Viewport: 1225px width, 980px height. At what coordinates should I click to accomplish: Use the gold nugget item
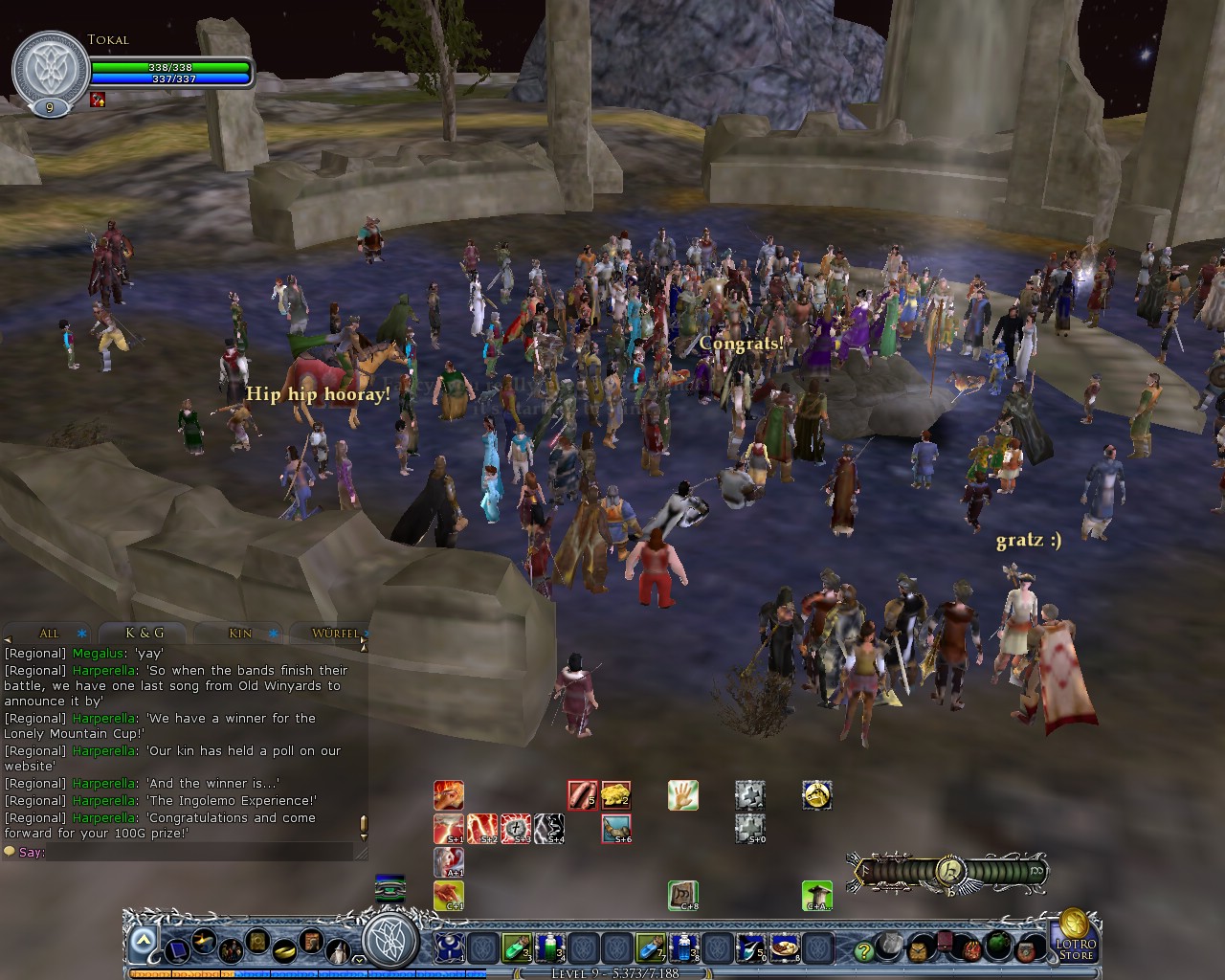[615, 795]
